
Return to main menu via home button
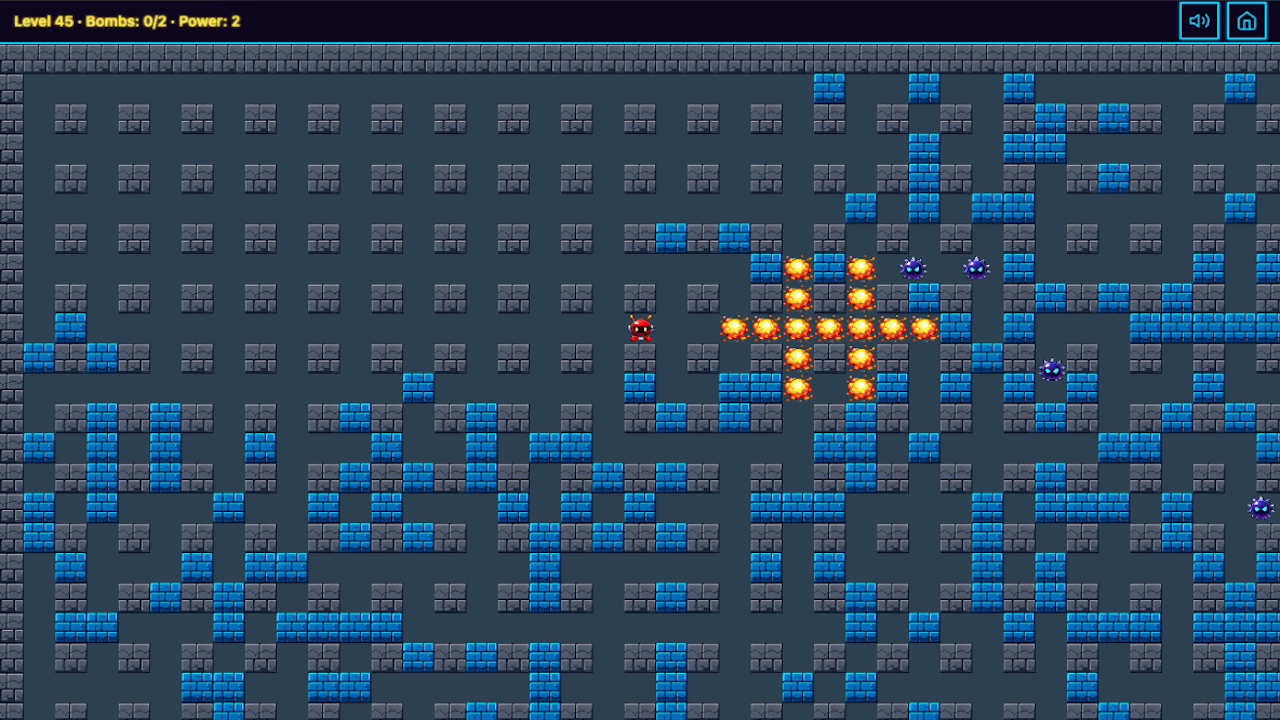tap(1246, 20)
